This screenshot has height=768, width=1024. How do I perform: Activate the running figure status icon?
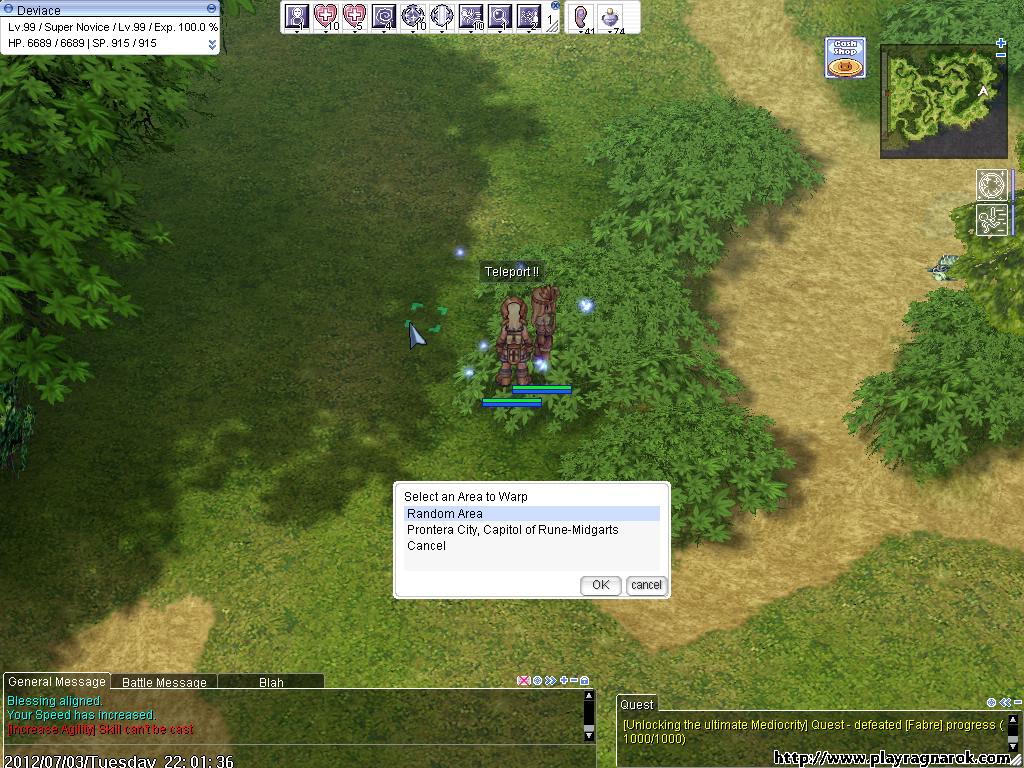tap(992, 220)
